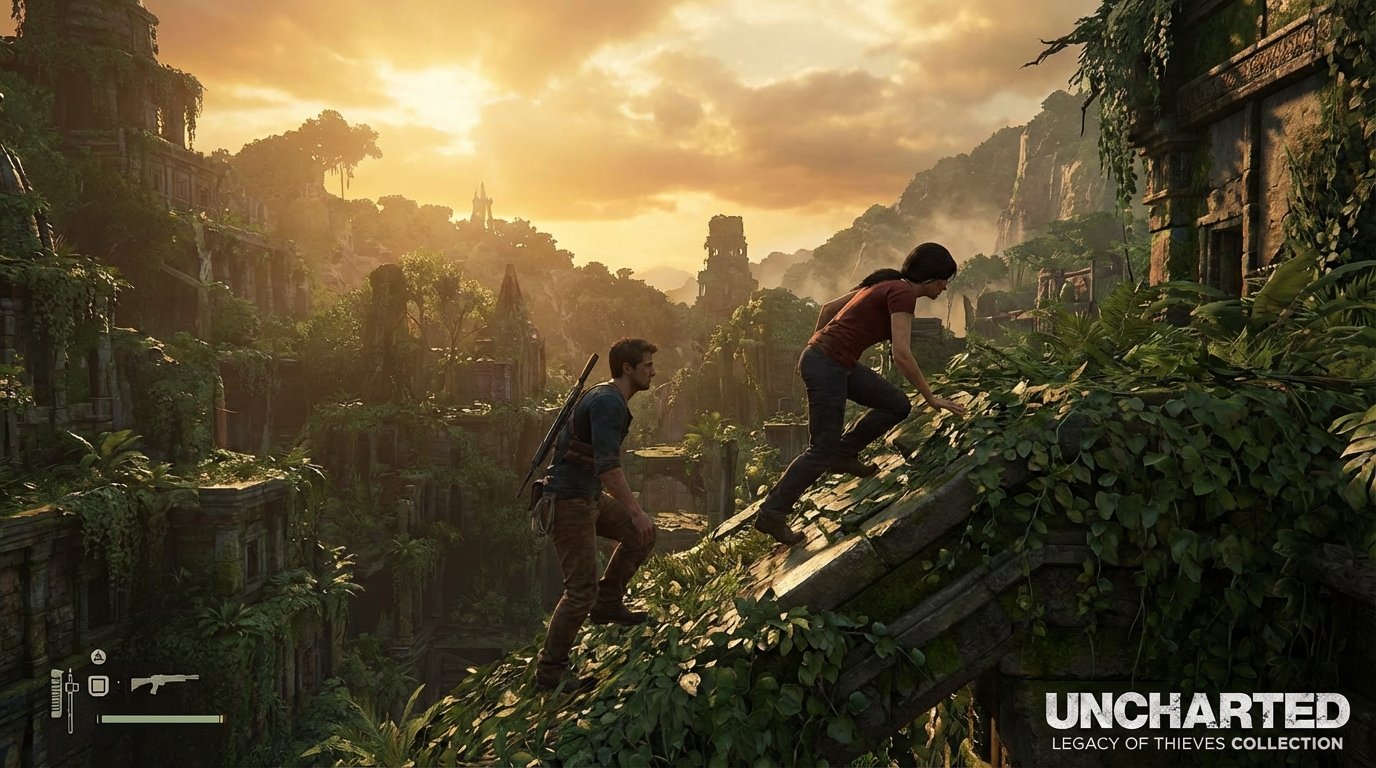The height and width of the screenshot is (768, 1376).
Task: Click the right end cap of the ammo bar
Action: (x=221, y=718)
